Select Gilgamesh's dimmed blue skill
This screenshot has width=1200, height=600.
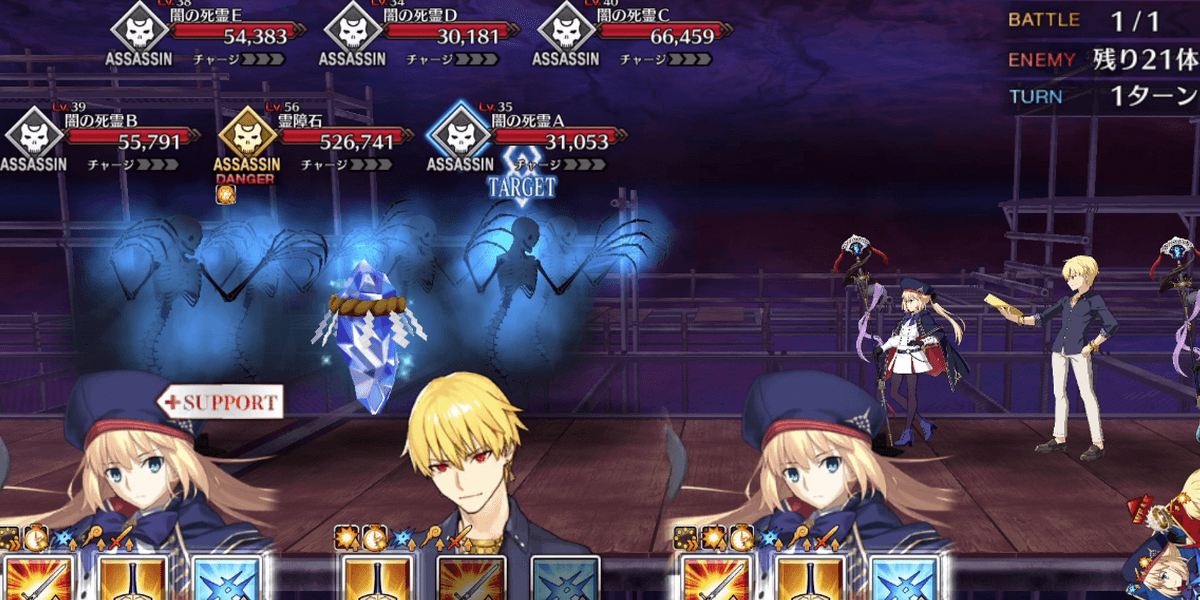pos(565,578)
